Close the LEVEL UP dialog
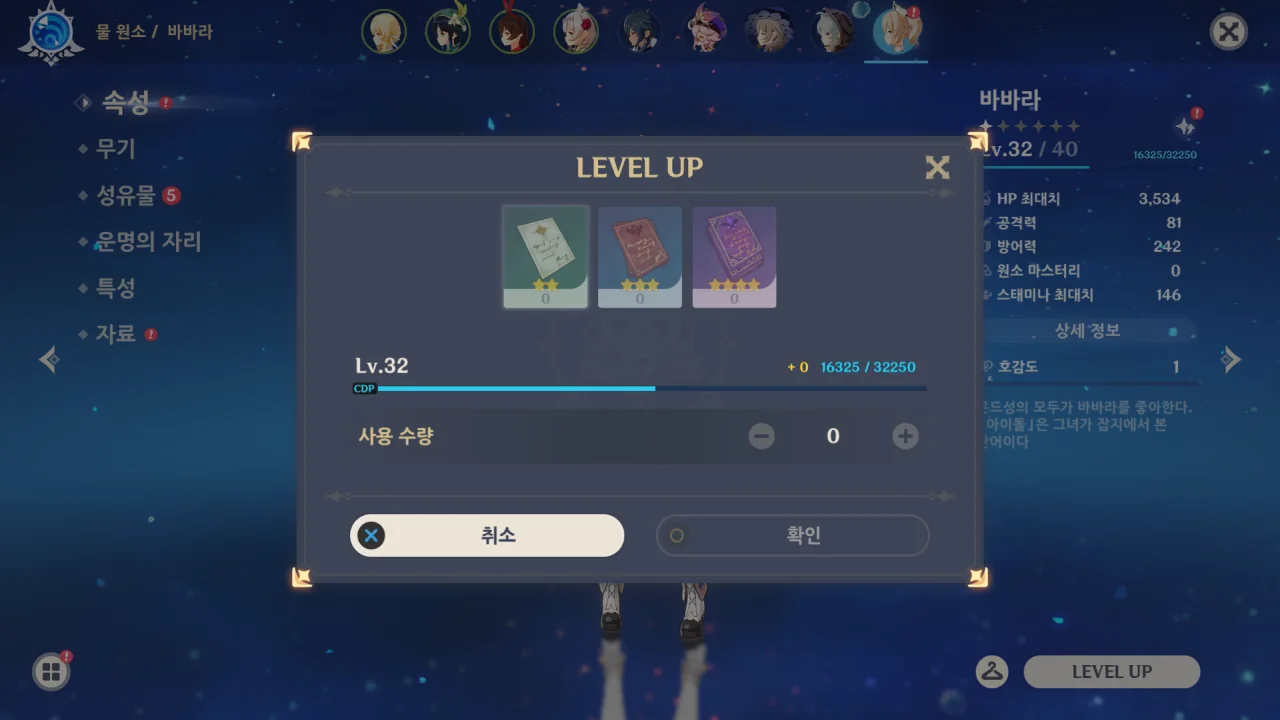Screen dimensions: 1280x720 937,167
